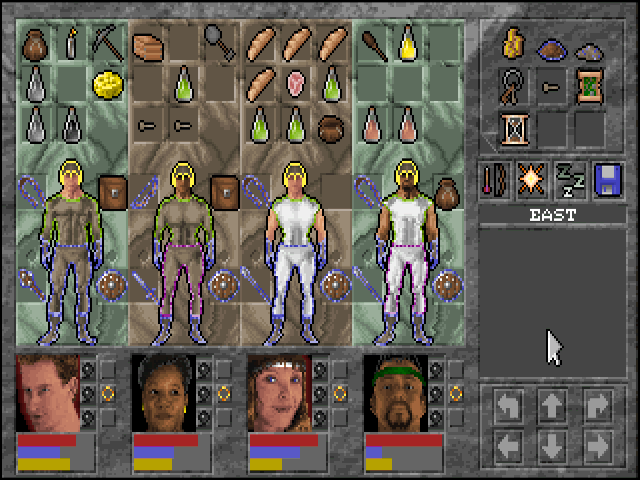Viewport: 640px width, 480px height.
Task: Select the pickaxe in the first inventory
Action: (x=105, y=41)
